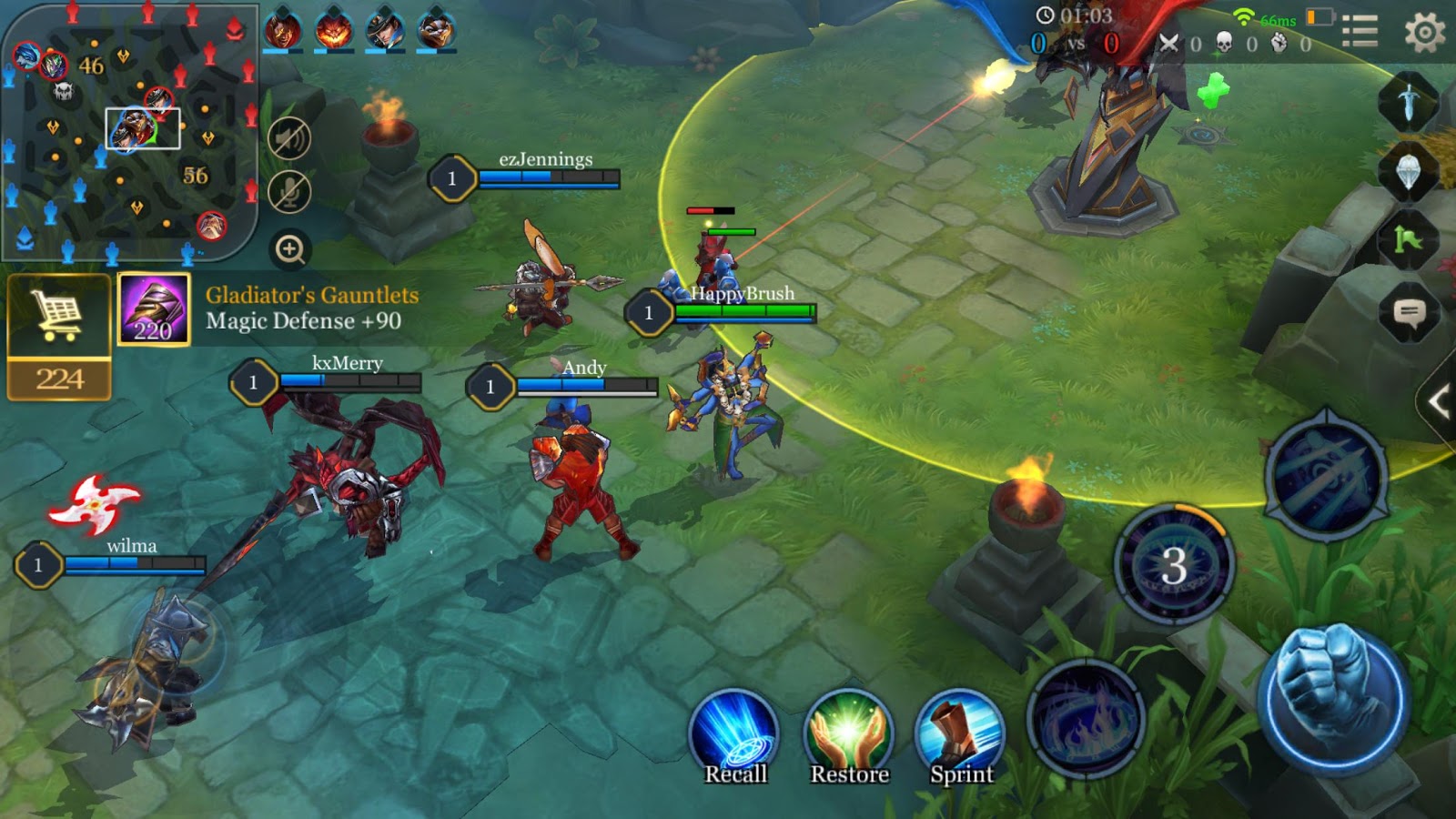Send the sword attack signal
This screenshot has width=1456, height=819.
coord(1408,101)
